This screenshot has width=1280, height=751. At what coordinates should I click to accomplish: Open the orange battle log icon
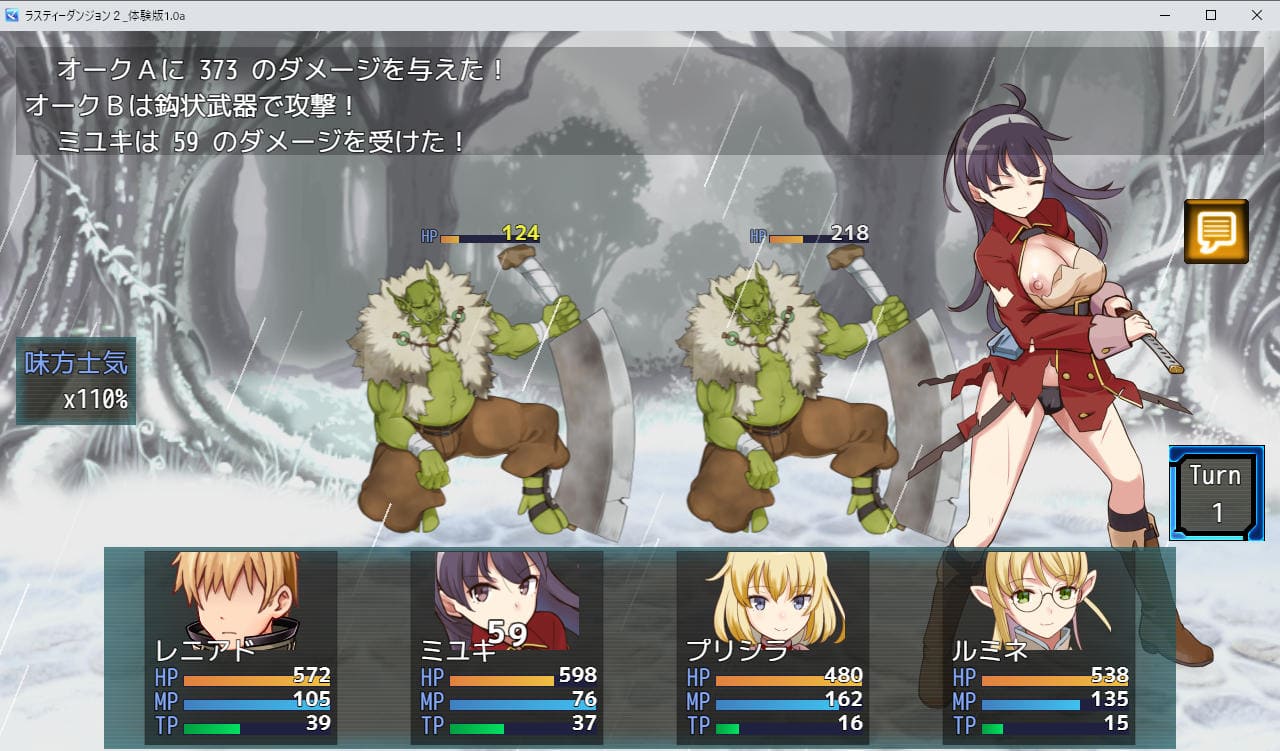click(1216, 231)
